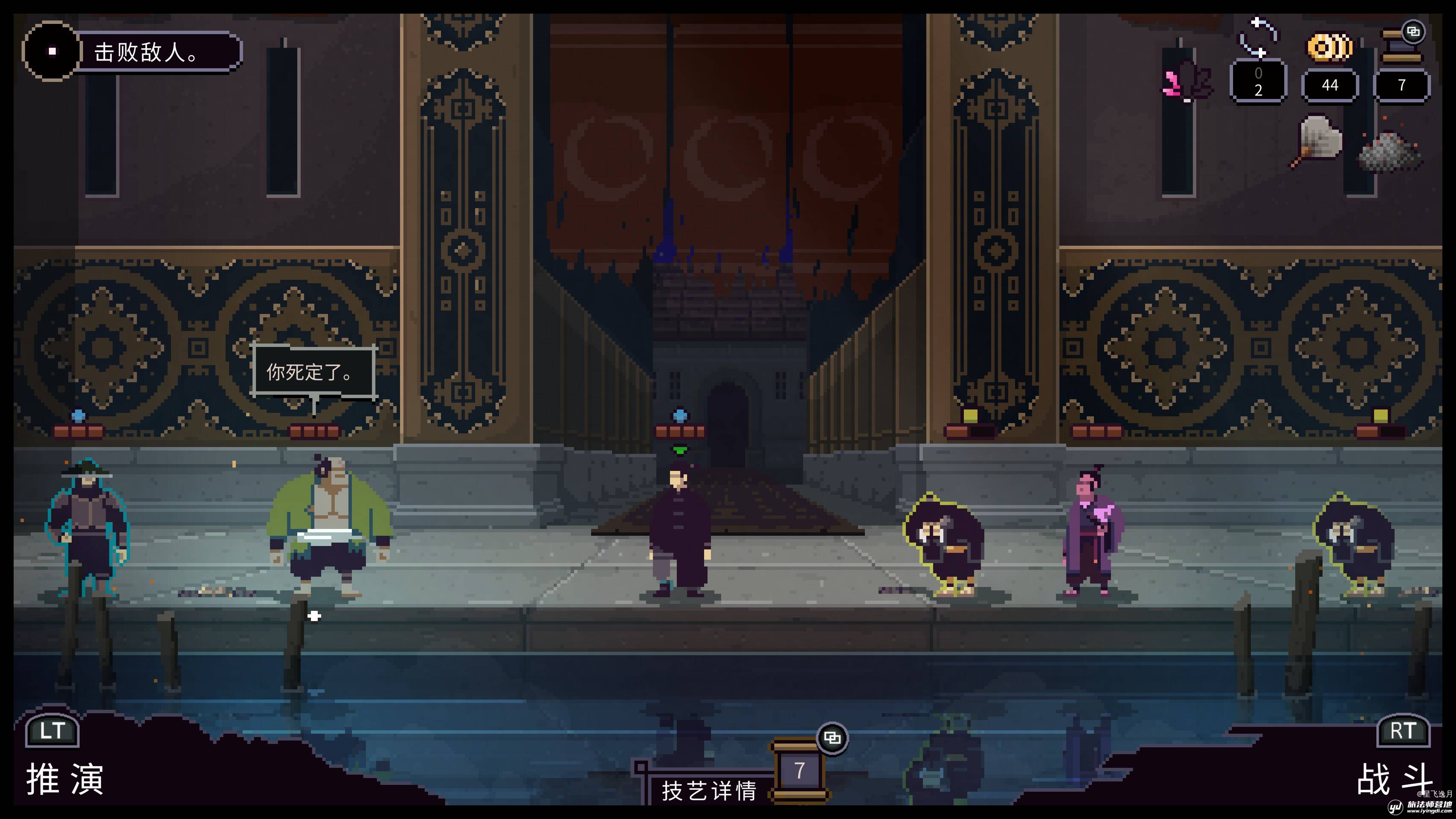Viewport: 1456px width, 819px height.
Task: Select the 推演 (deduce) command
Action: click(64, 778)
